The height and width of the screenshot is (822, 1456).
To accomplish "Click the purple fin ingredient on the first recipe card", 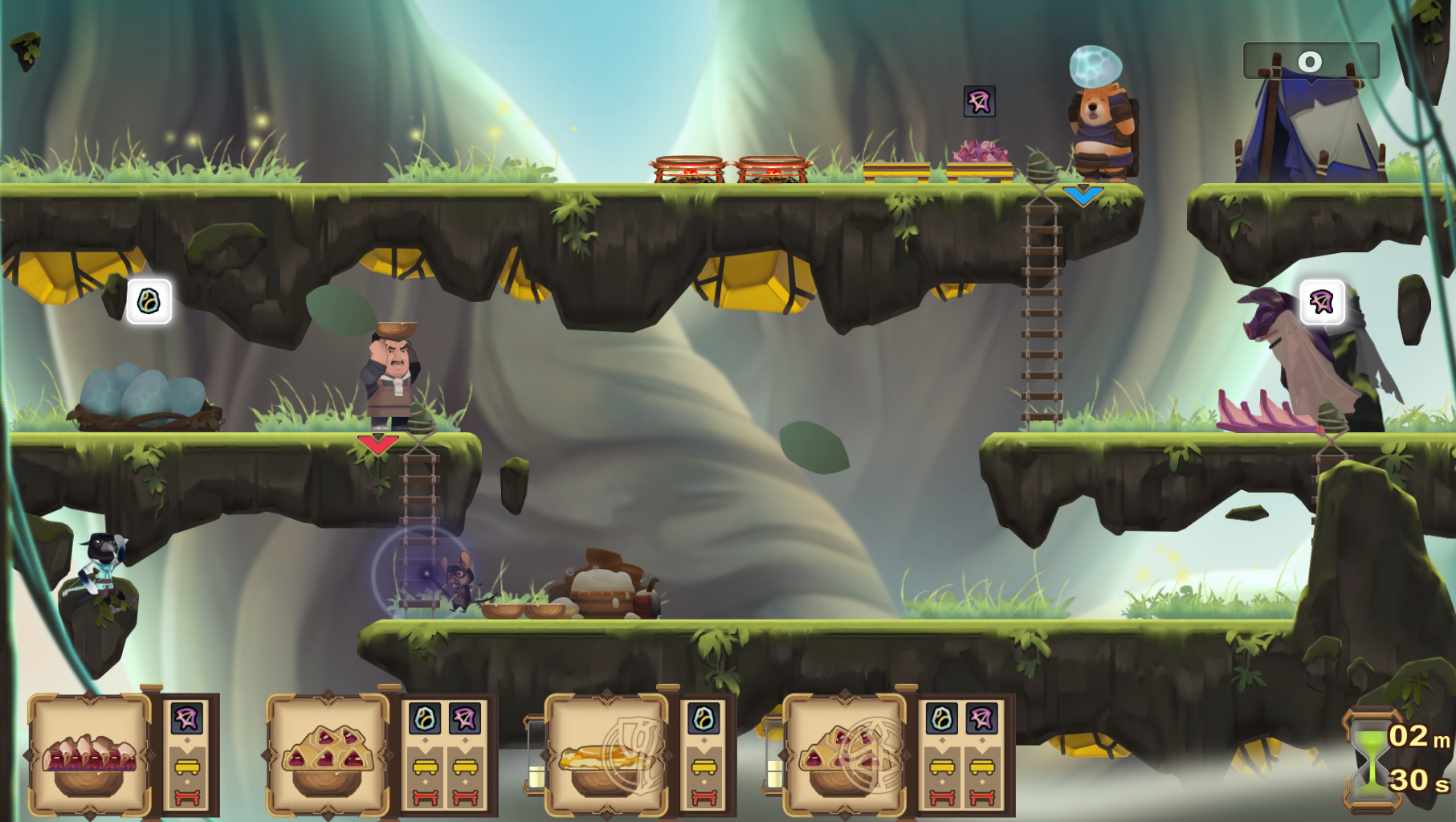I will (186, 718).
